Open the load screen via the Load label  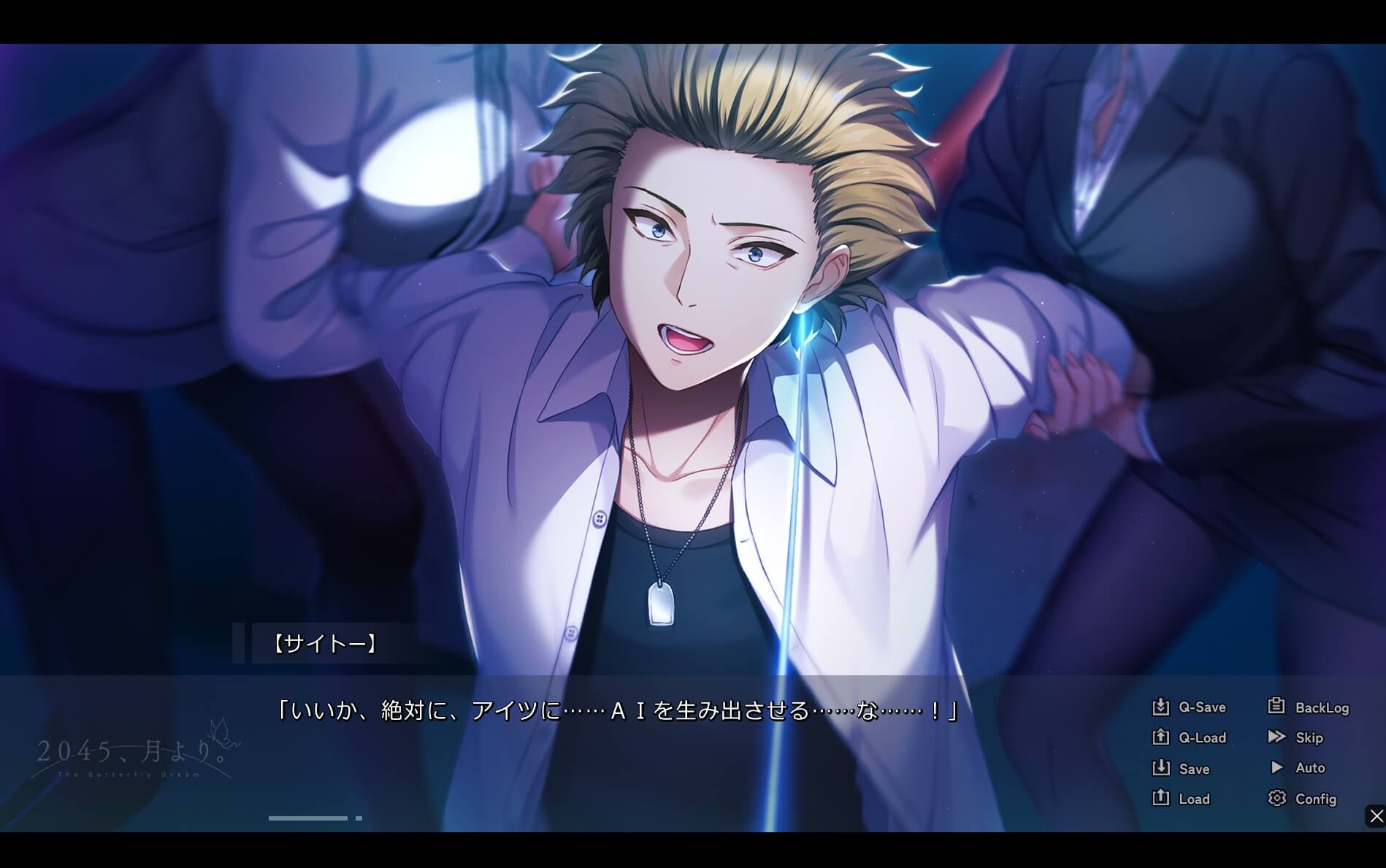click(x=1193, y=799)
